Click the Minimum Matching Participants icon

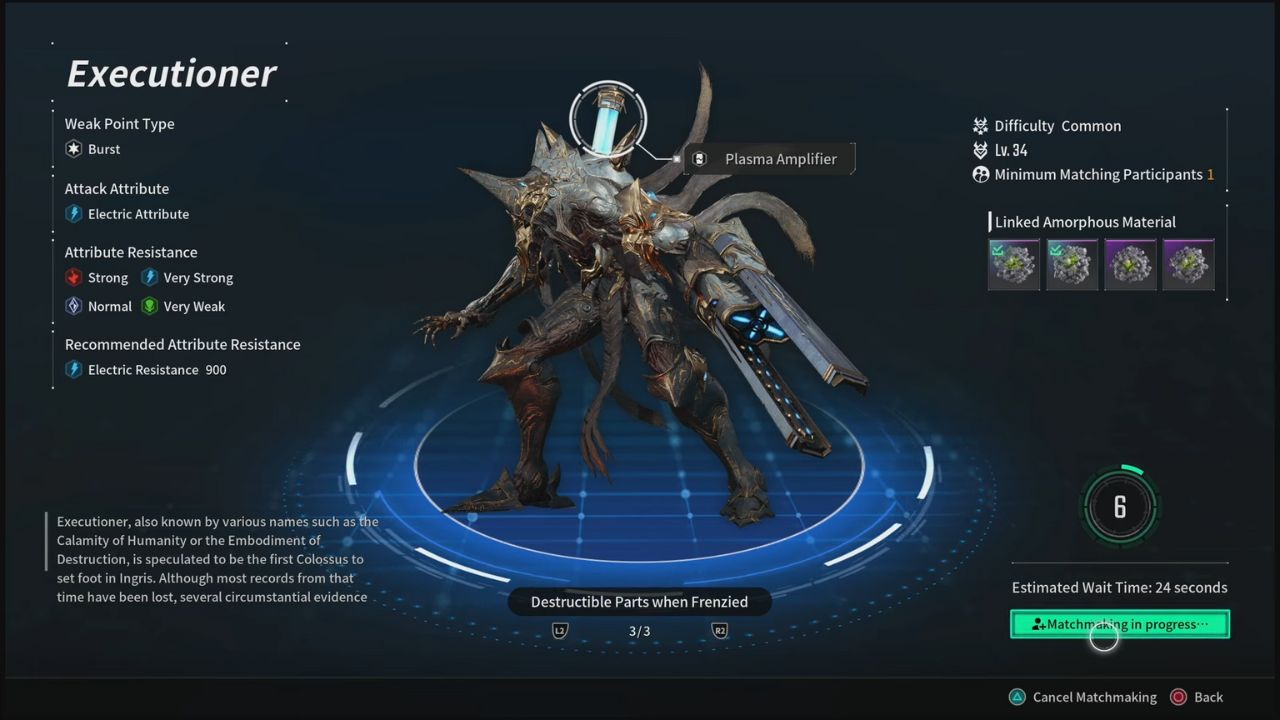point(980,174)
